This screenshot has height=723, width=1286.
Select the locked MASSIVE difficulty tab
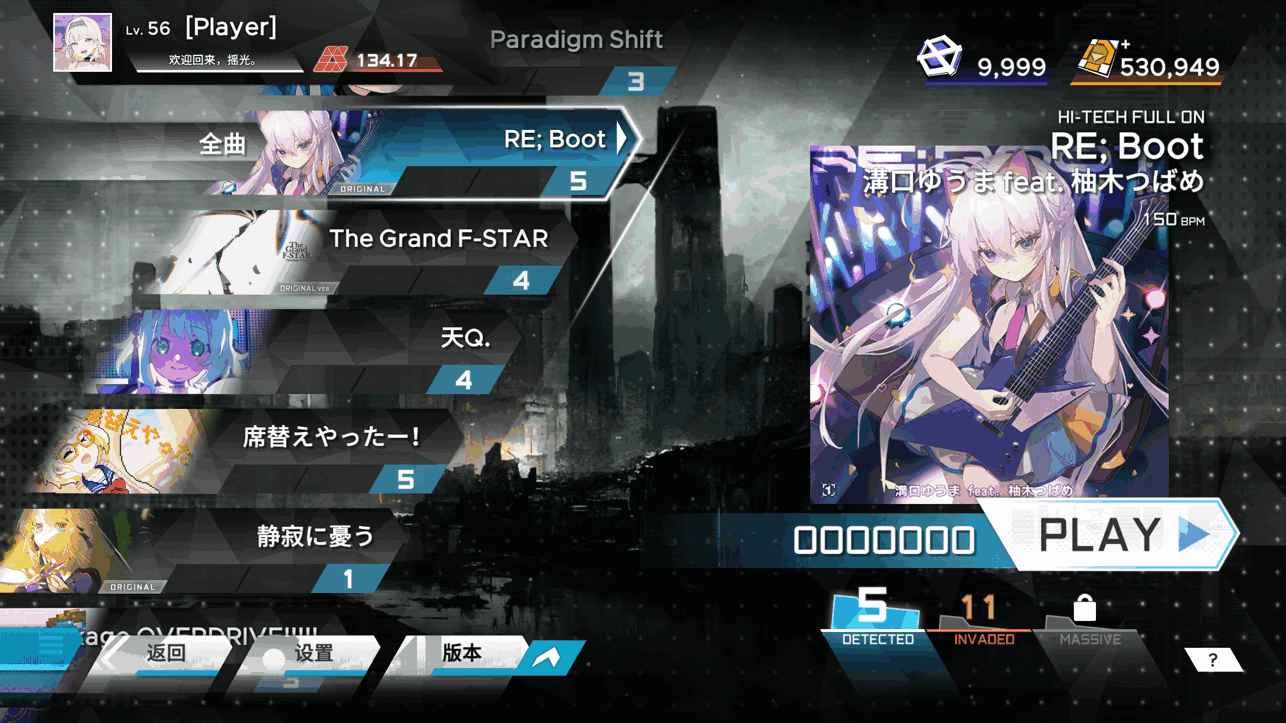coord(1088,618)
